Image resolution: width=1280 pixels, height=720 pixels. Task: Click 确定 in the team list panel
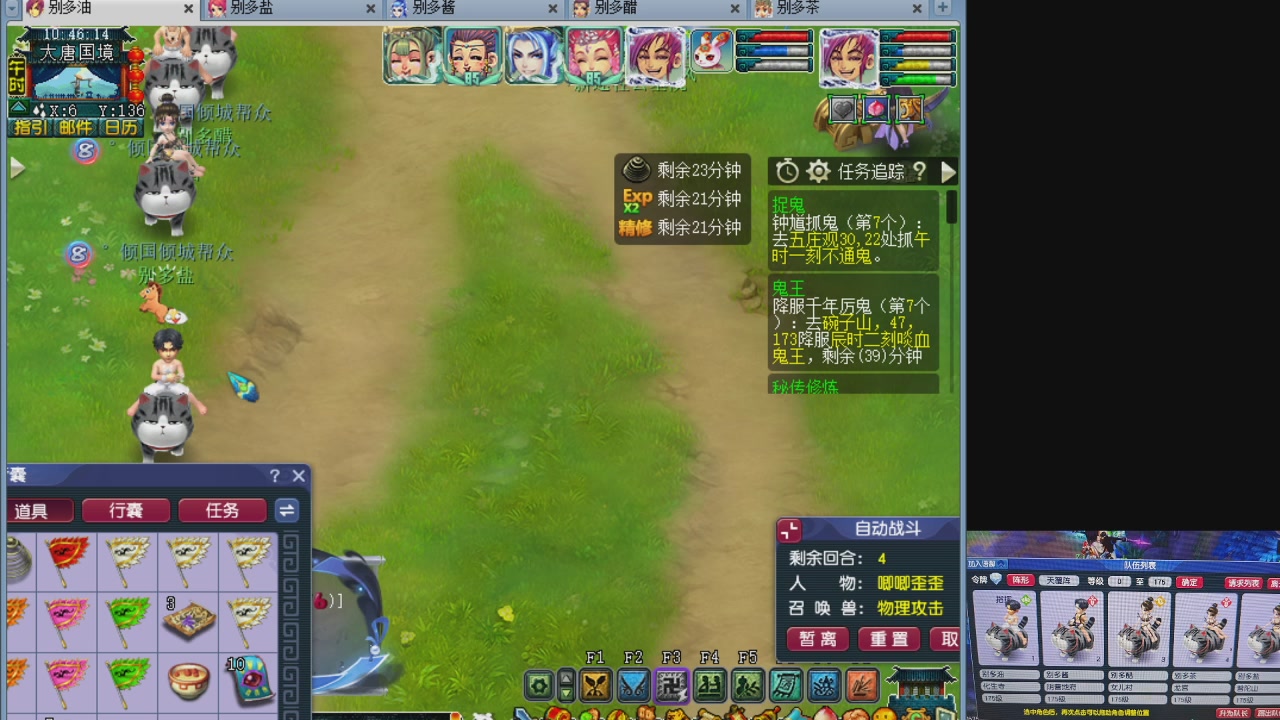coord(1188,581)
